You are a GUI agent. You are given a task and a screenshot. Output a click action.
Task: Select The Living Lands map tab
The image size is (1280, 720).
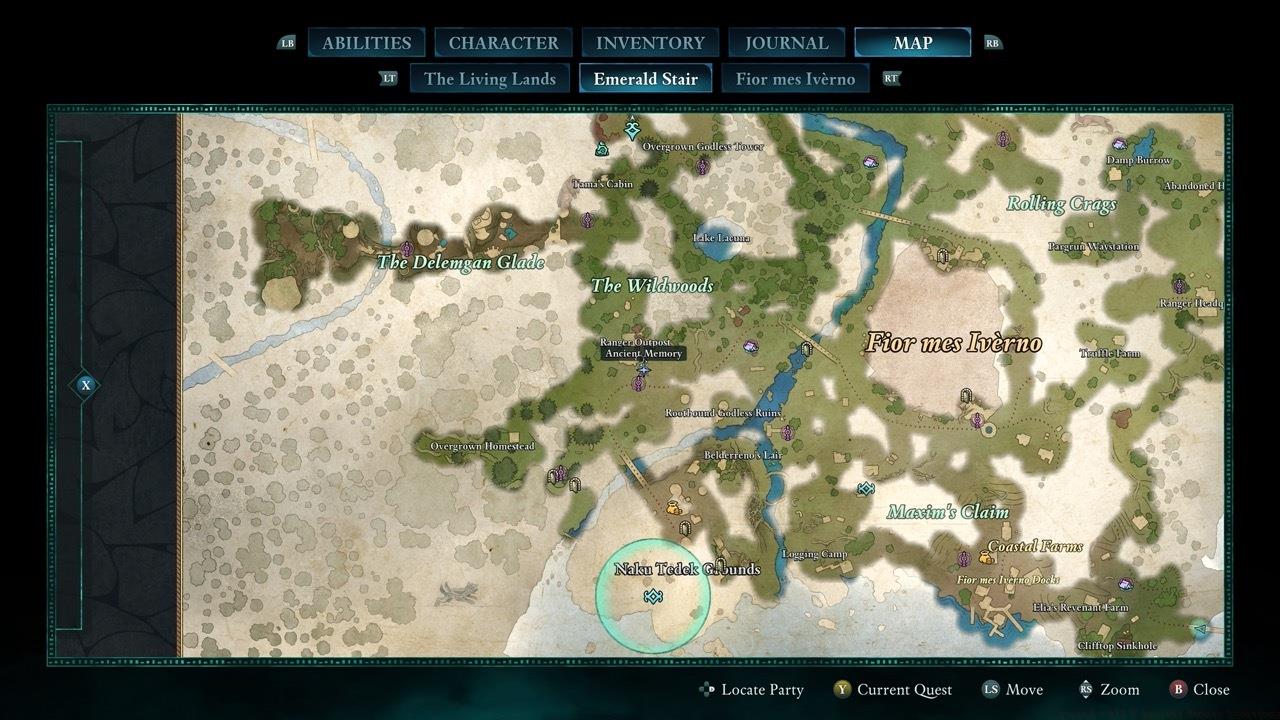pyautogui.click(x=489, y=78)
